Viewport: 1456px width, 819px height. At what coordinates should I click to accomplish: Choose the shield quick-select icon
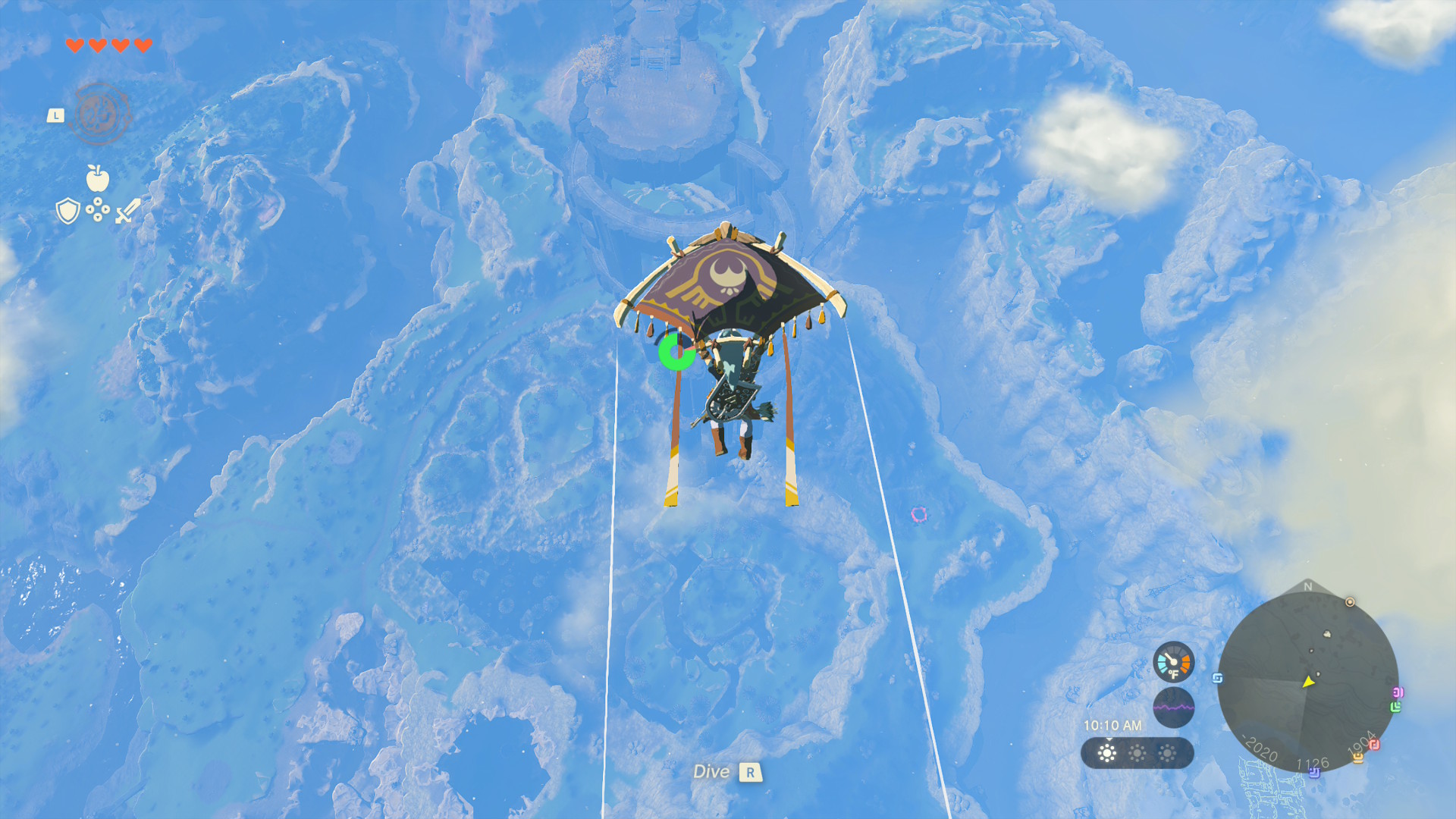click(x=68, y=211)
